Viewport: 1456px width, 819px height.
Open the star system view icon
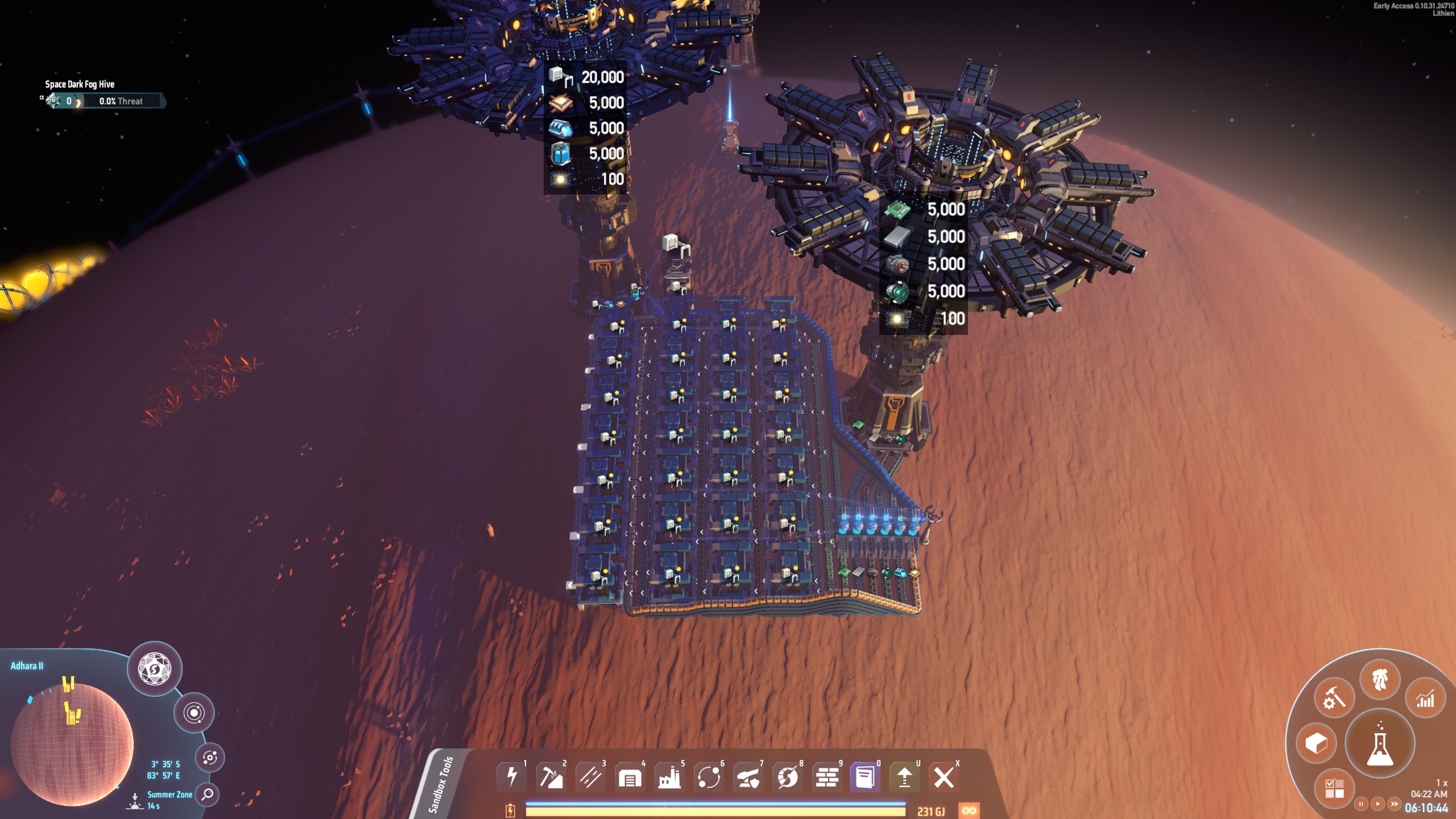(x=194, y=713)
